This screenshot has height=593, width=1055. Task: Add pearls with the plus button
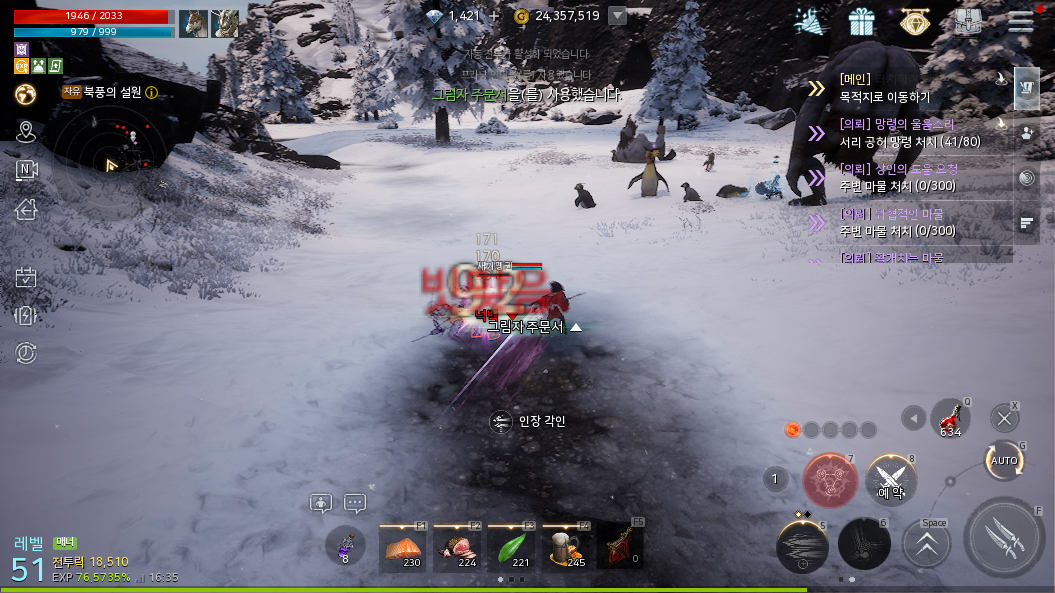pos(494,16)
